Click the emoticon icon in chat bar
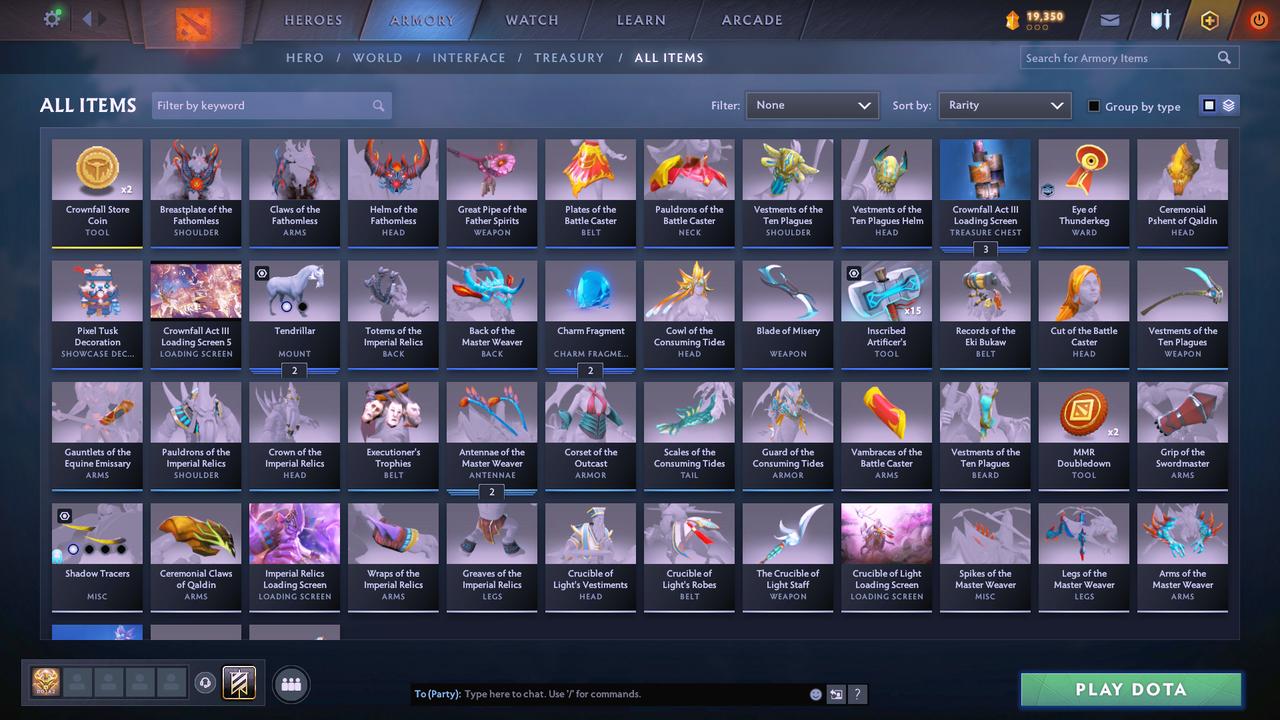The width and height of the screenshot is (1280, 720). coord(814,693)
